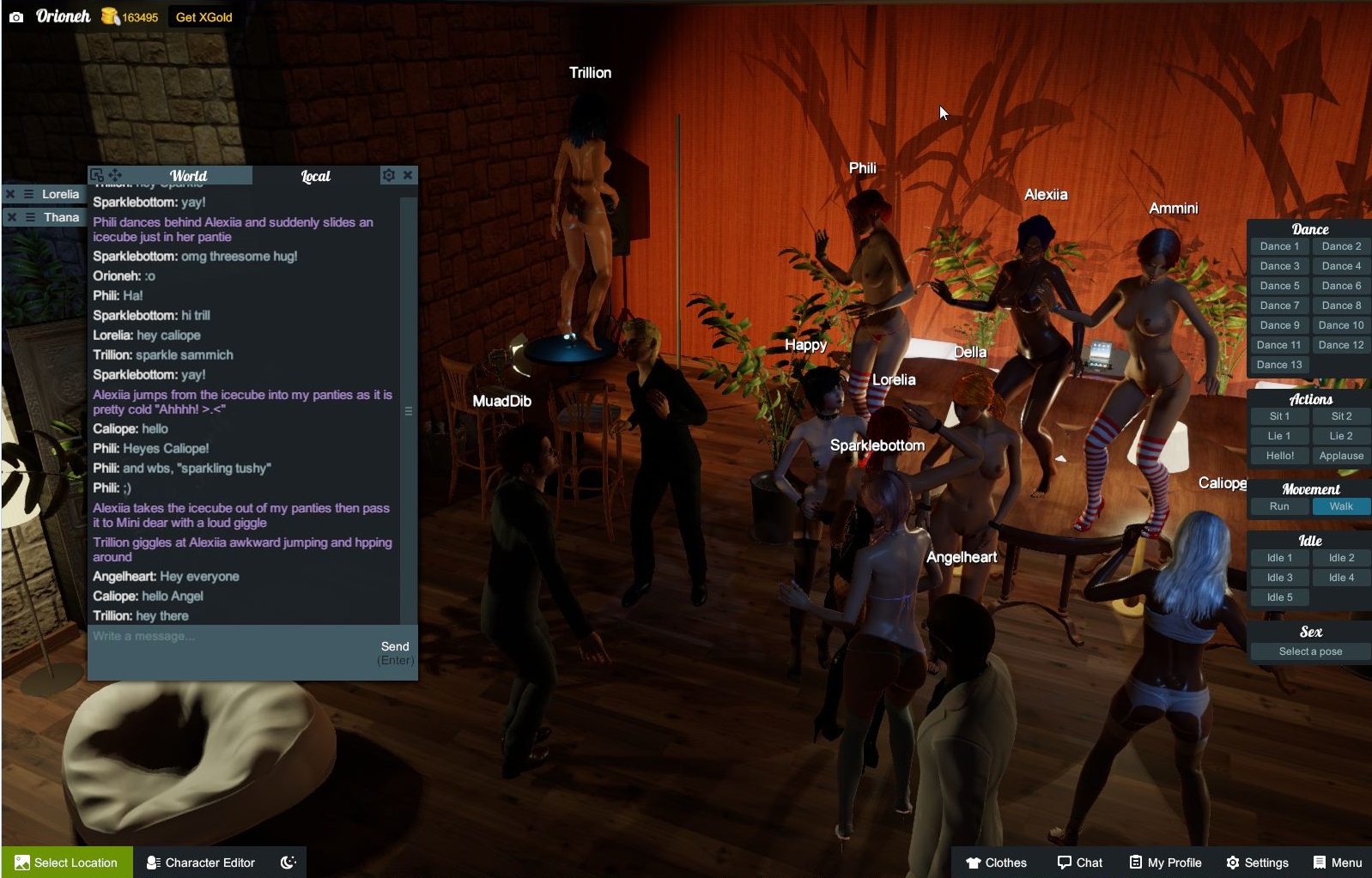Perform the Applause action
The image size is (1372, 878).
(x=1341, y=456)
